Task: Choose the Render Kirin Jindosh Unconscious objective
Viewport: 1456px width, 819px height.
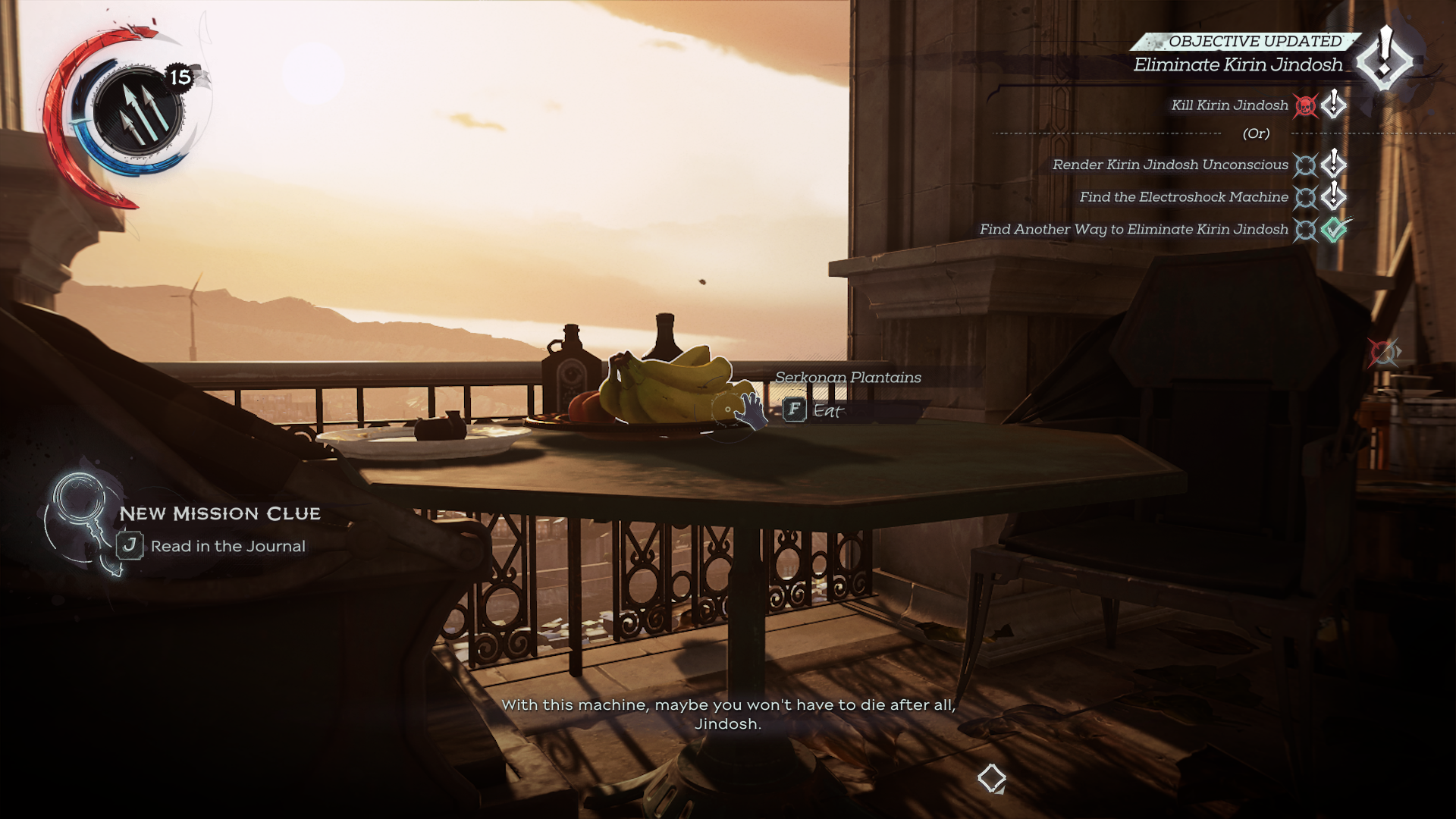Action: coord(1169,165)
